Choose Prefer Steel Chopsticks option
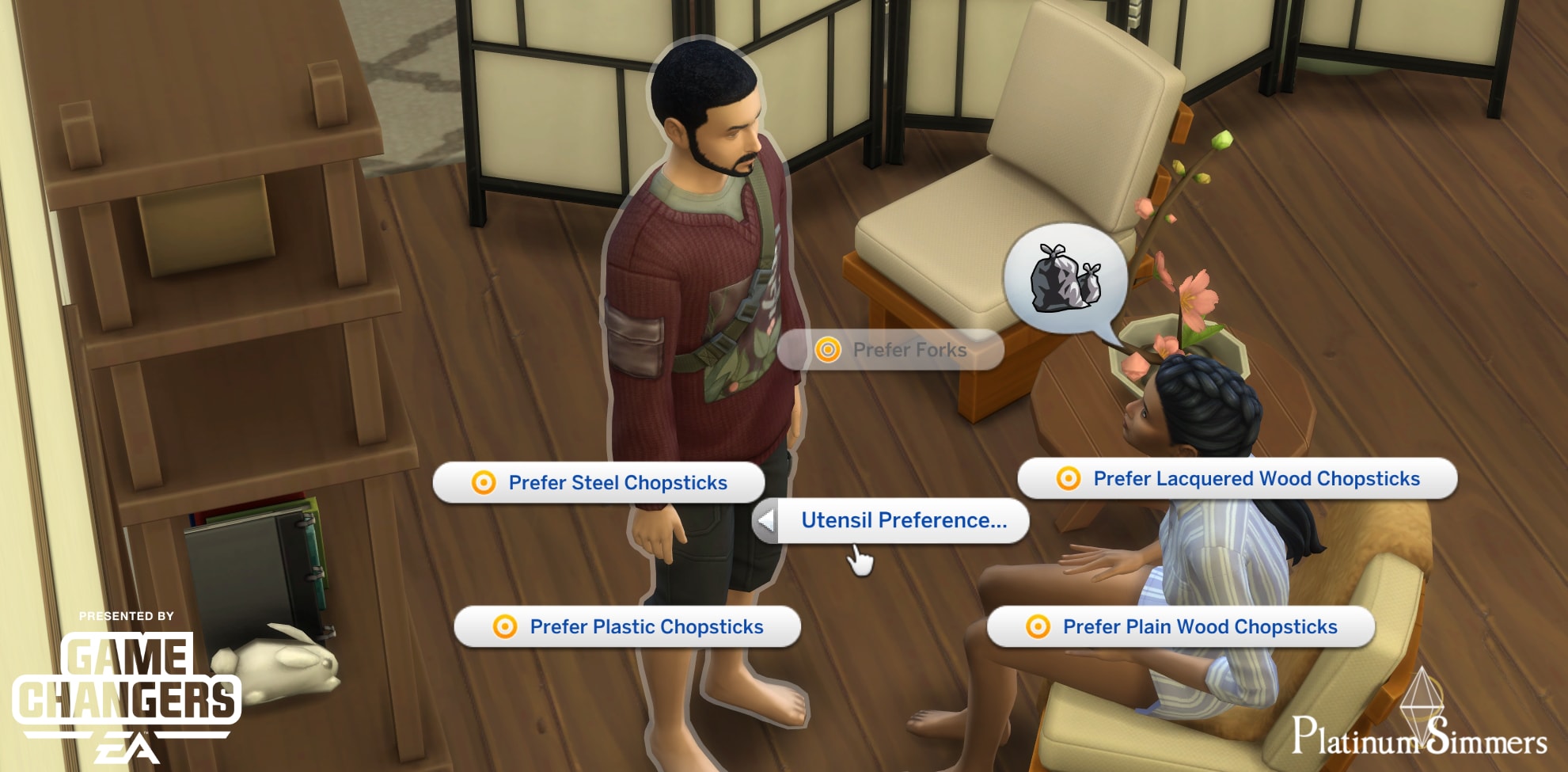This screenshot has width=1568, height=772. pos(599,483)
